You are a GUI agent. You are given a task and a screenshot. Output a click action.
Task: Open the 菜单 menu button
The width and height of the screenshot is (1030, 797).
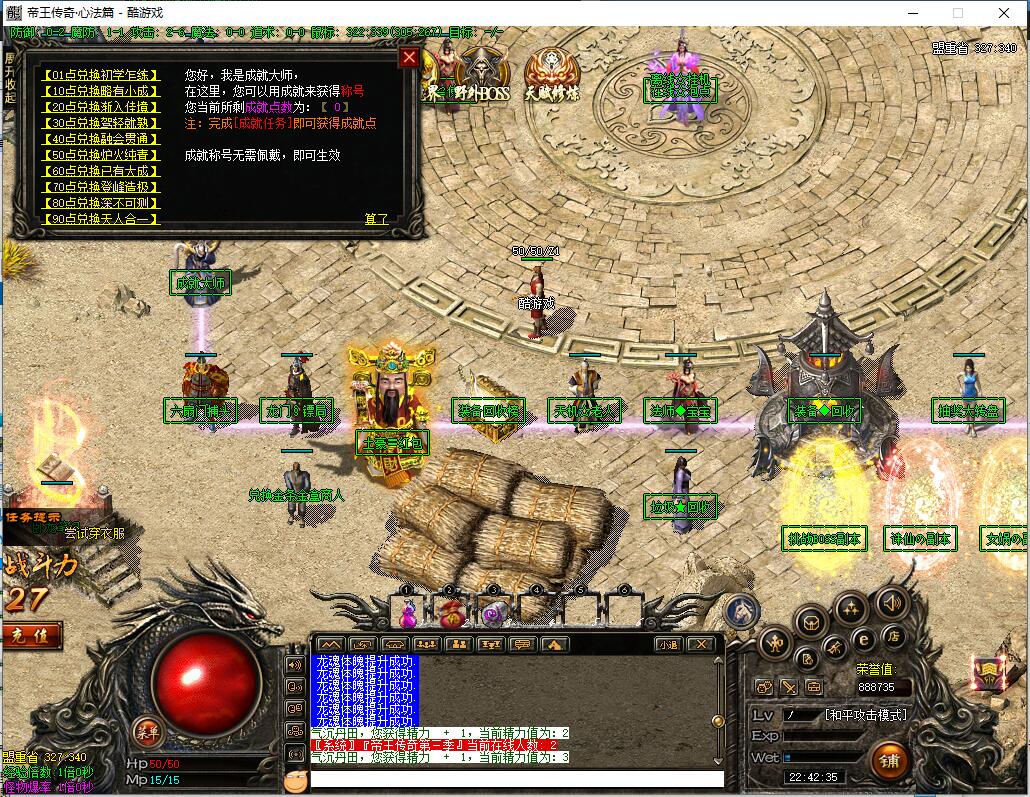tap(148, 729)
